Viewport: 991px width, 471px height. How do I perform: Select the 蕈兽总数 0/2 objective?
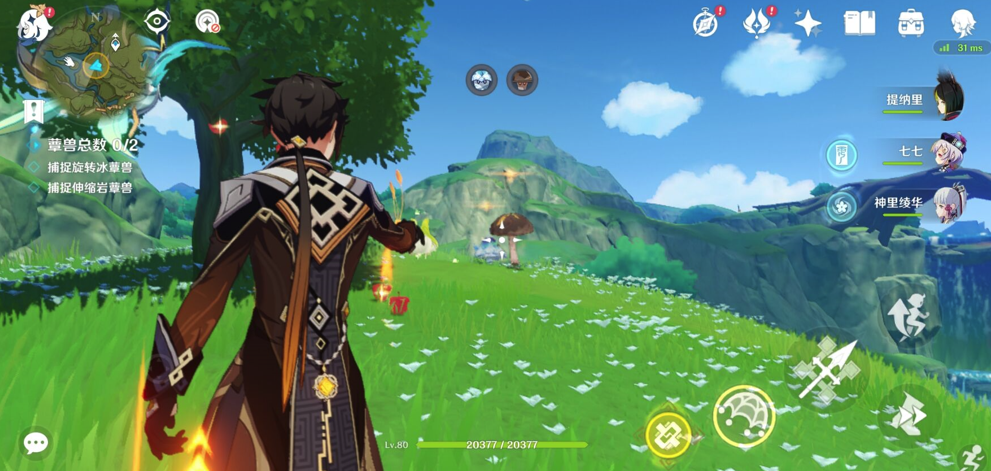pyautogui.click(x=92, y=145)
